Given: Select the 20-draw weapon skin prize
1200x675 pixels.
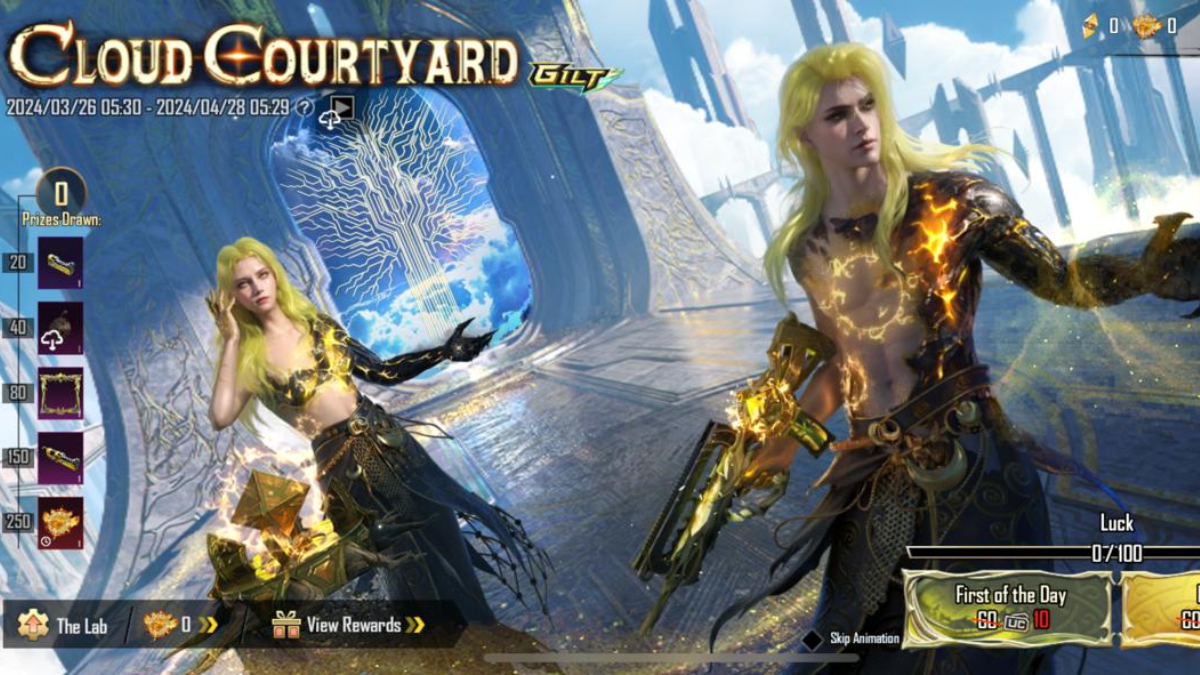Looking at the screenshot, I should pyautogui.click(x=60, y=263).
